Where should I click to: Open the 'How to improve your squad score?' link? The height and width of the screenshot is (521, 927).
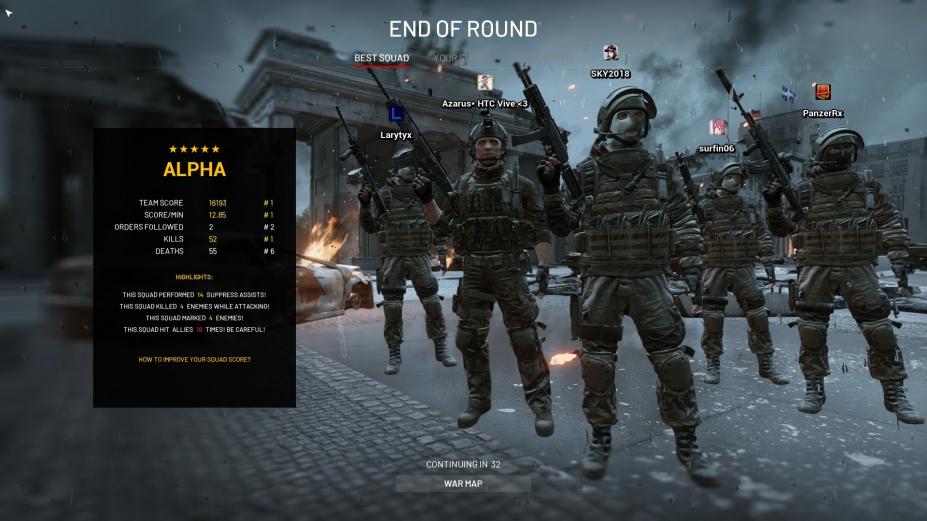click(x=194, y=359)
